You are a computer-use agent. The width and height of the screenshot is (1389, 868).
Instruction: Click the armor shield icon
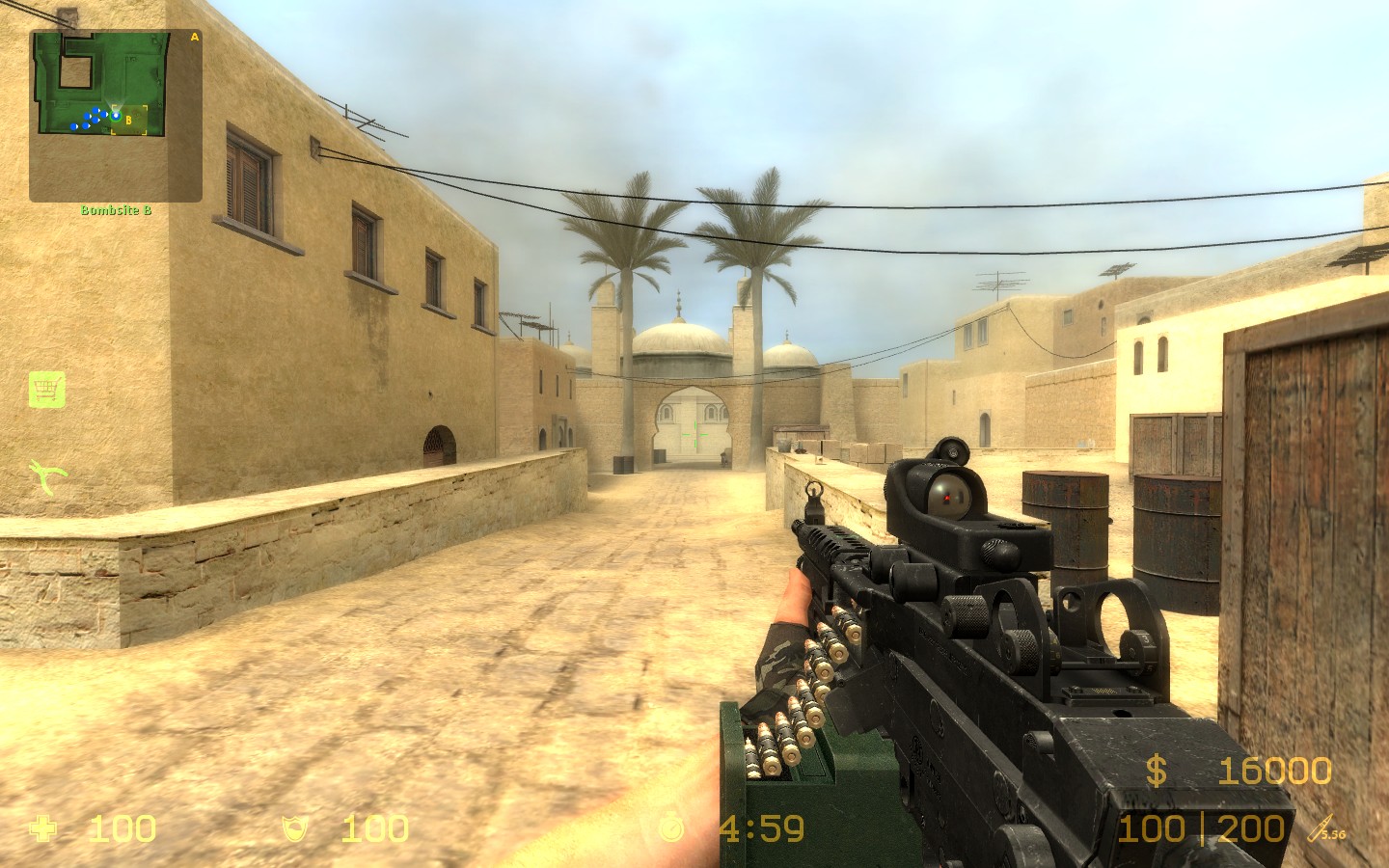(x=295, y=827)
